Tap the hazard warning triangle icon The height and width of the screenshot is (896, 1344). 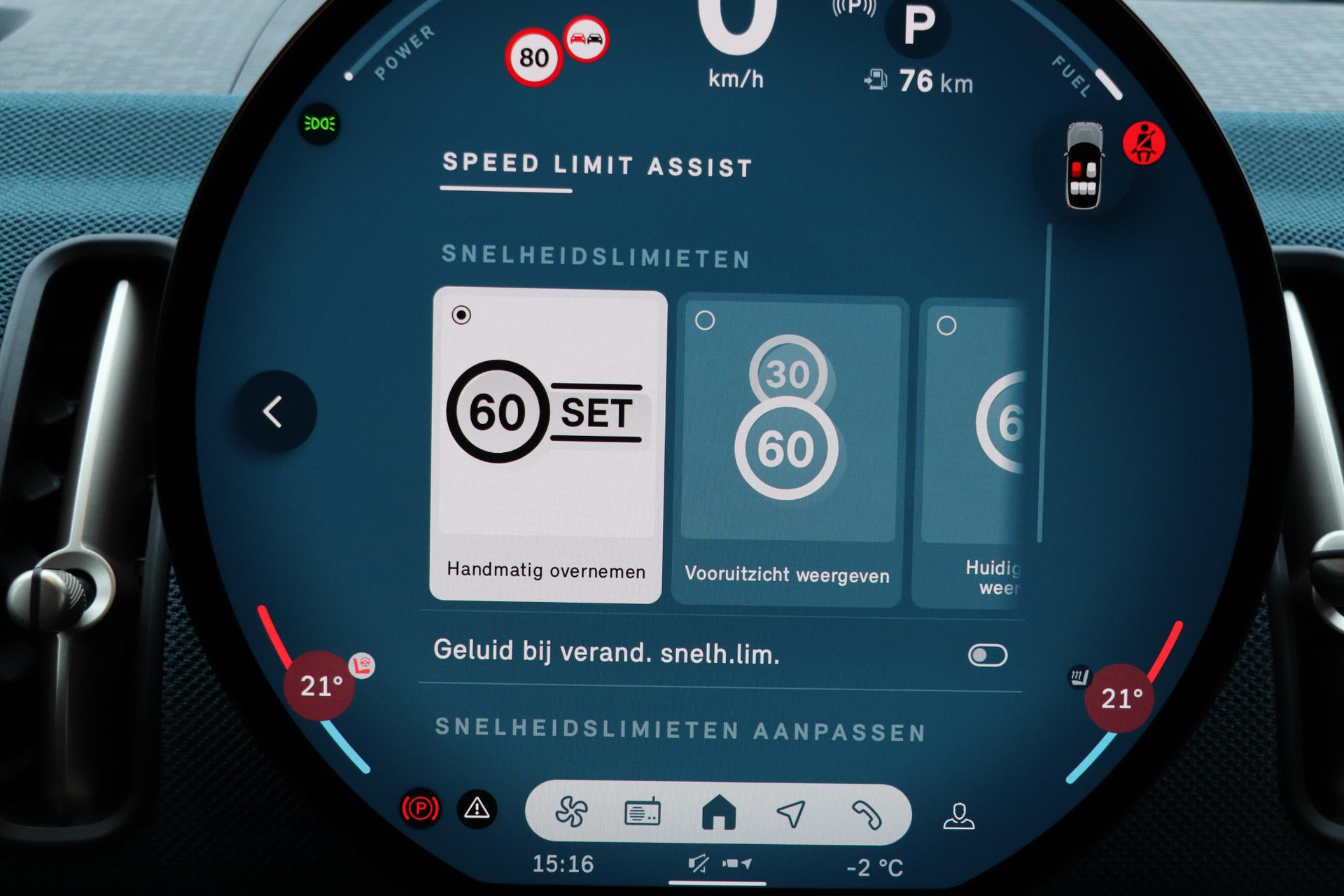click(x=477, y=809)
